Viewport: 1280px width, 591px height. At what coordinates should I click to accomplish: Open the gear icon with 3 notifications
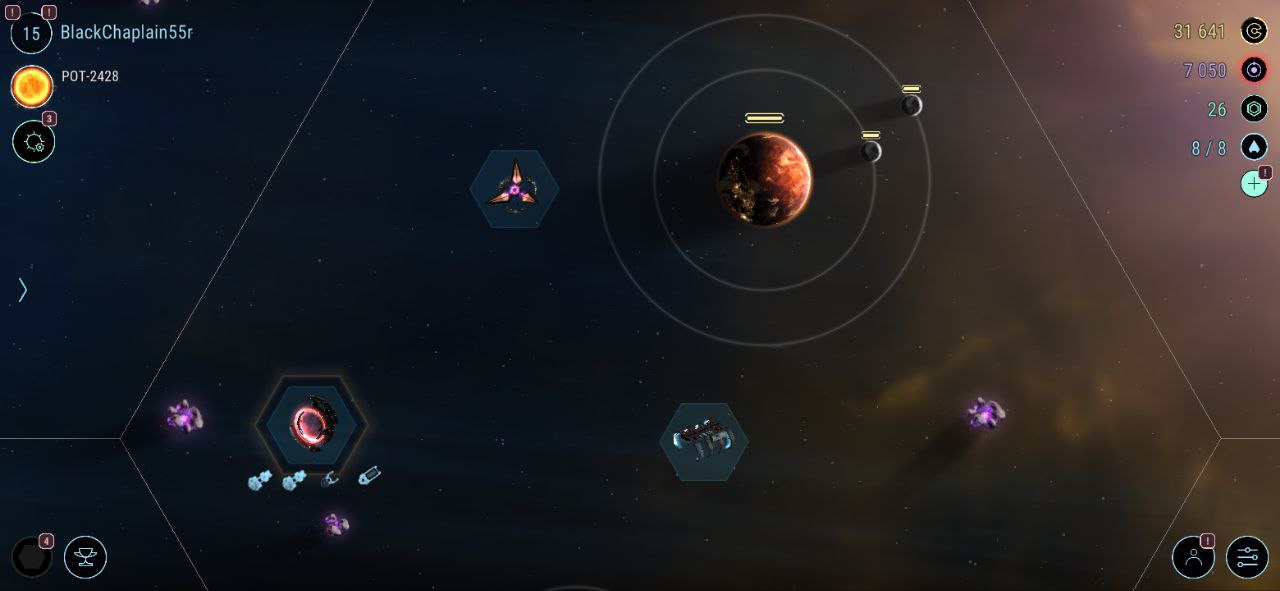(33, 142)
